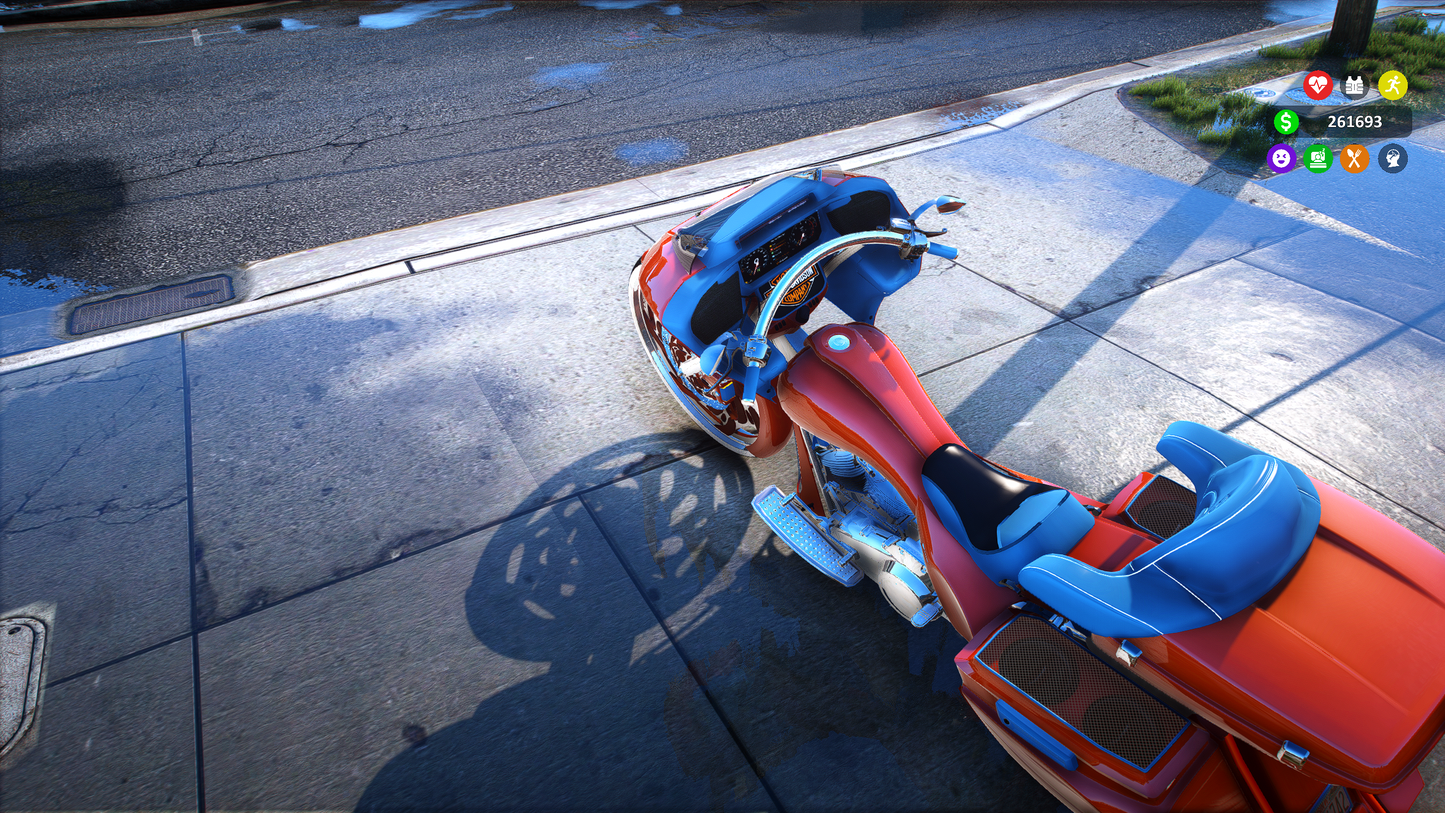Open the green dollar money icon
The height and width of the screenshot is (813, 1445).
click(x=1286, y=122)
